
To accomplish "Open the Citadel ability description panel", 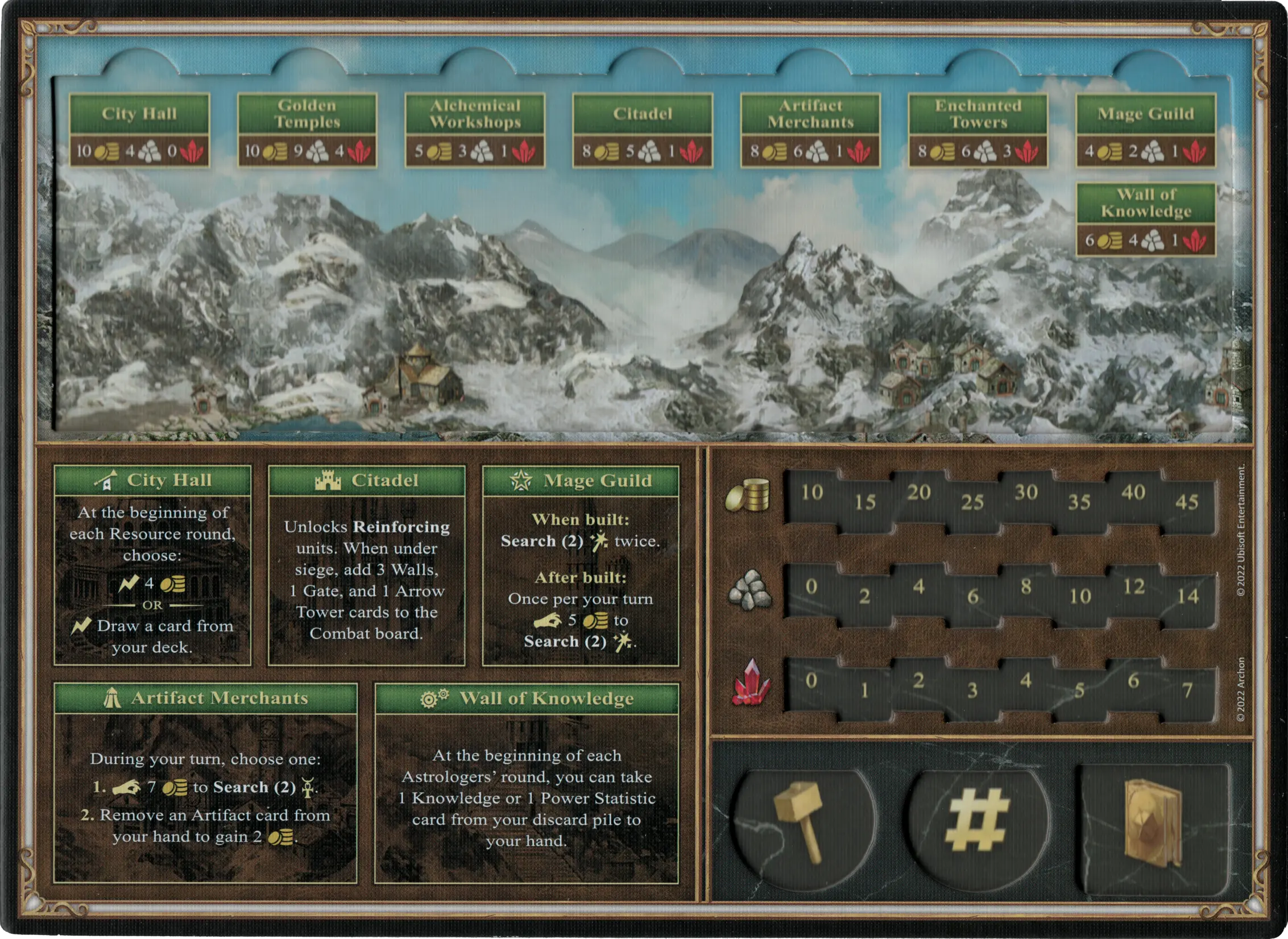I will pyautogui.click(x=367, y=565).
